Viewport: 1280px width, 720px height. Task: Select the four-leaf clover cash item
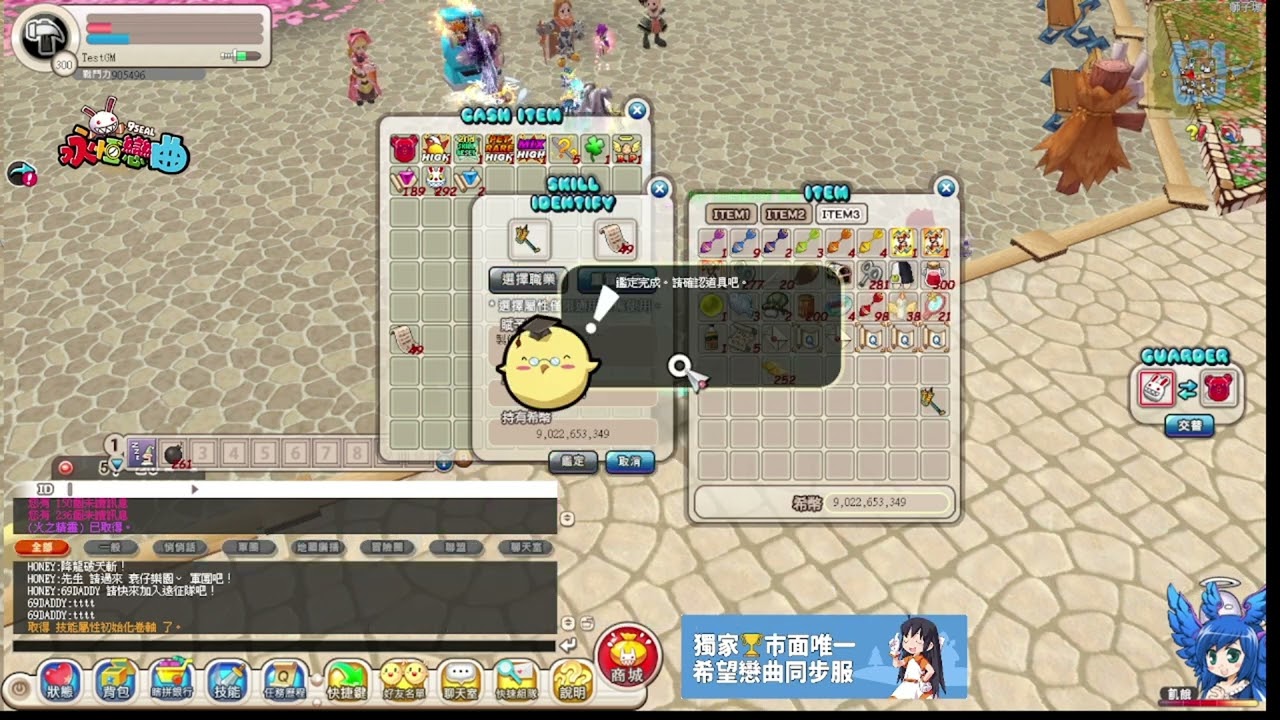[x=595, y=149]
